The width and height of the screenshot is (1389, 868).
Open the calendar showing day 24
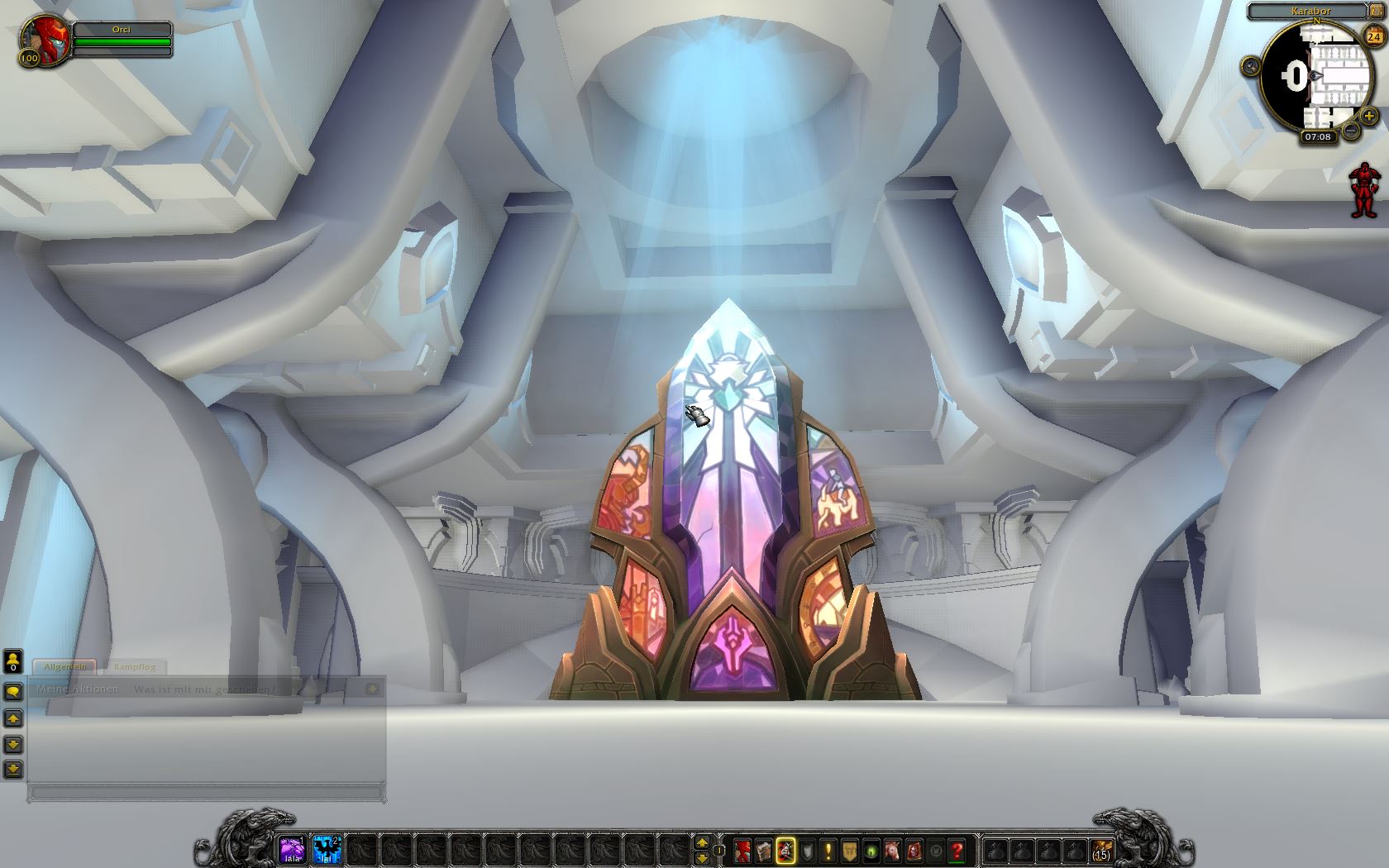tap(1372, 37)
